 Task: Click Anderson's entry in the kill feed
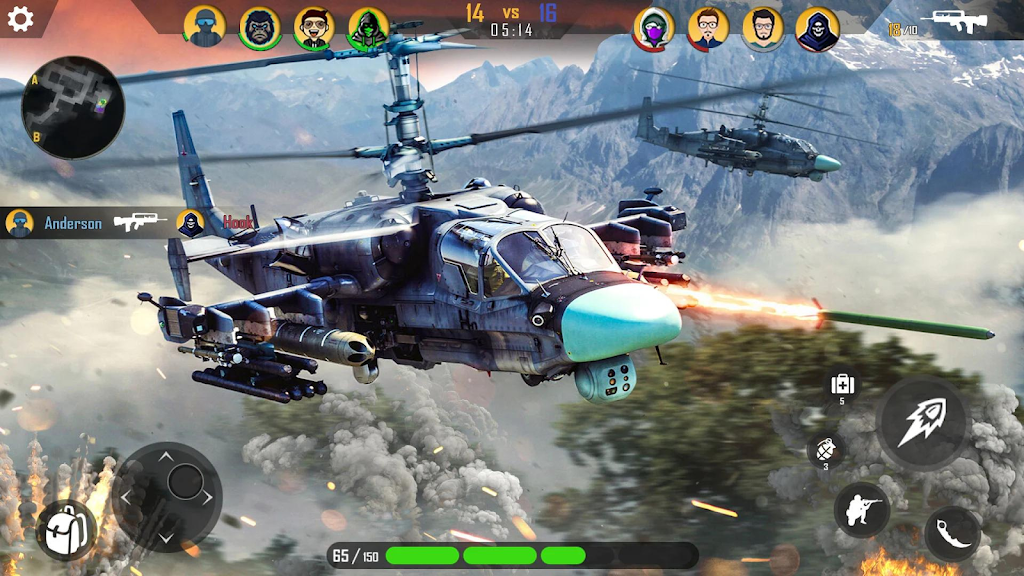point(73,223)
